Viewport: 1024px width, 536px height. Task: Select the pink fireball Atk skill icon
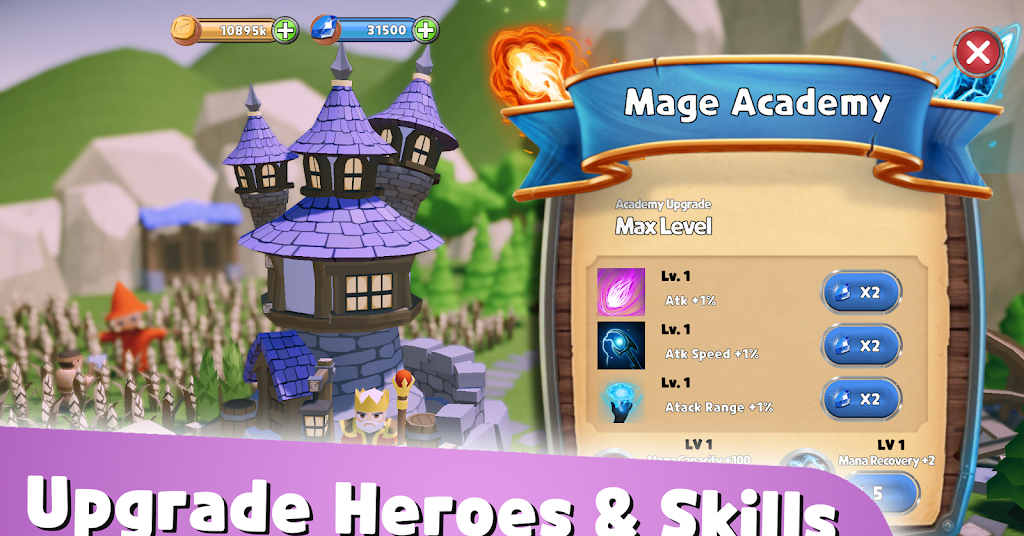tap(622, 292)
